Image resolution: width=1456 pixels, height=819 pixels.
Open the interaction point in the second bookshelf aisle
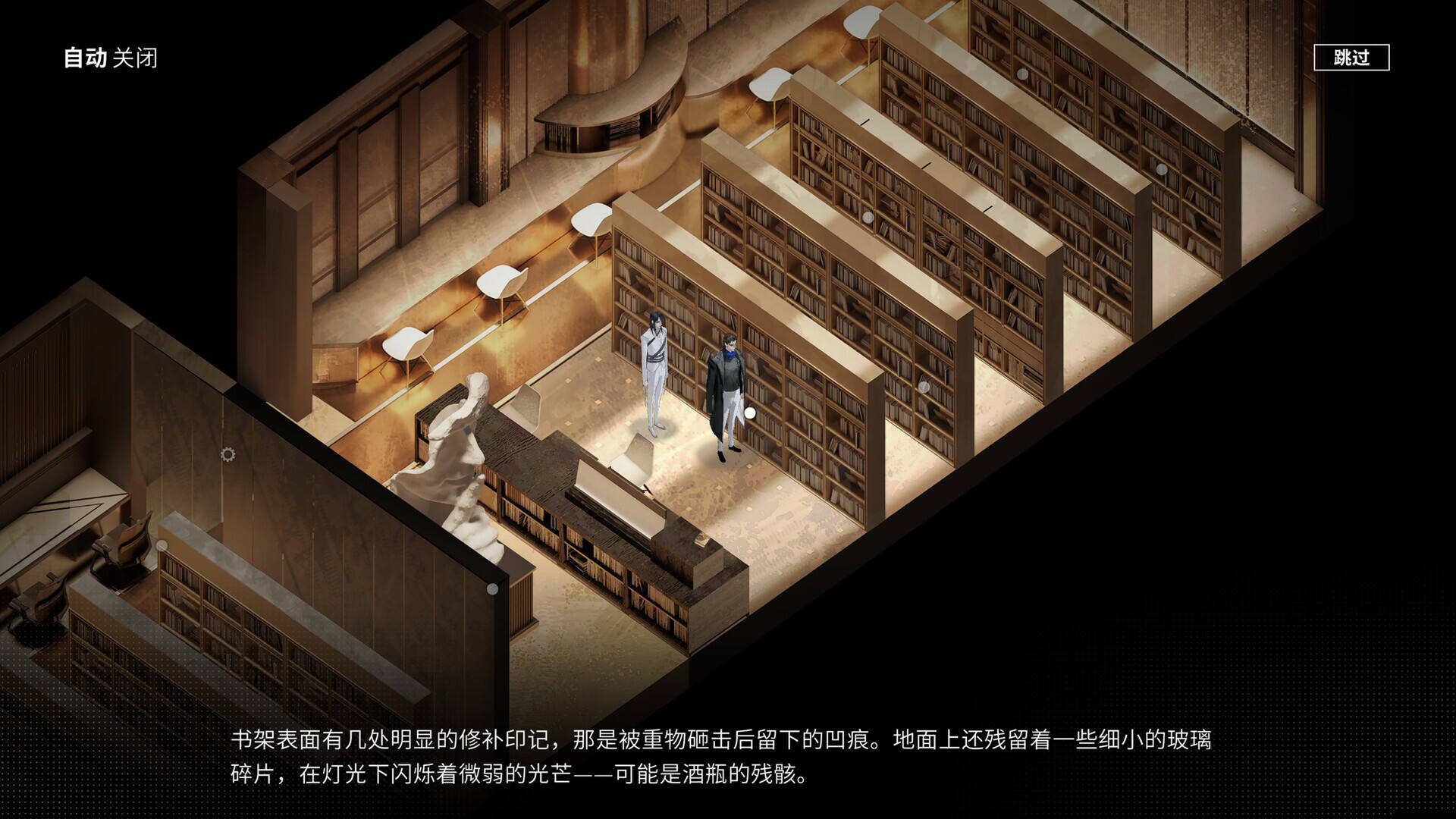click(x=868, y=218)
